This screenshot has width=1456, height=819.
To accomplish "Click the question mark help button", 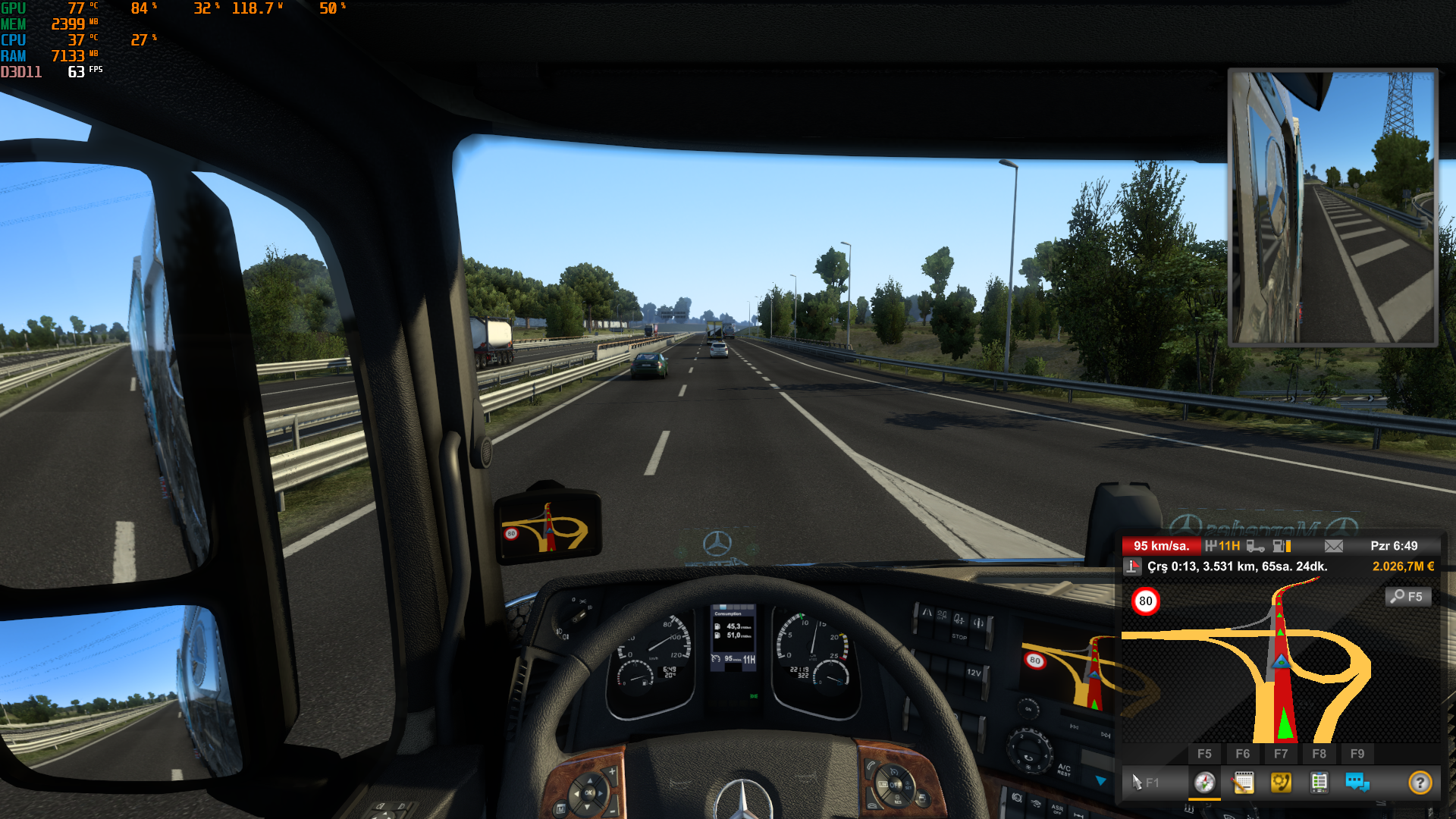I will 1420,782.
